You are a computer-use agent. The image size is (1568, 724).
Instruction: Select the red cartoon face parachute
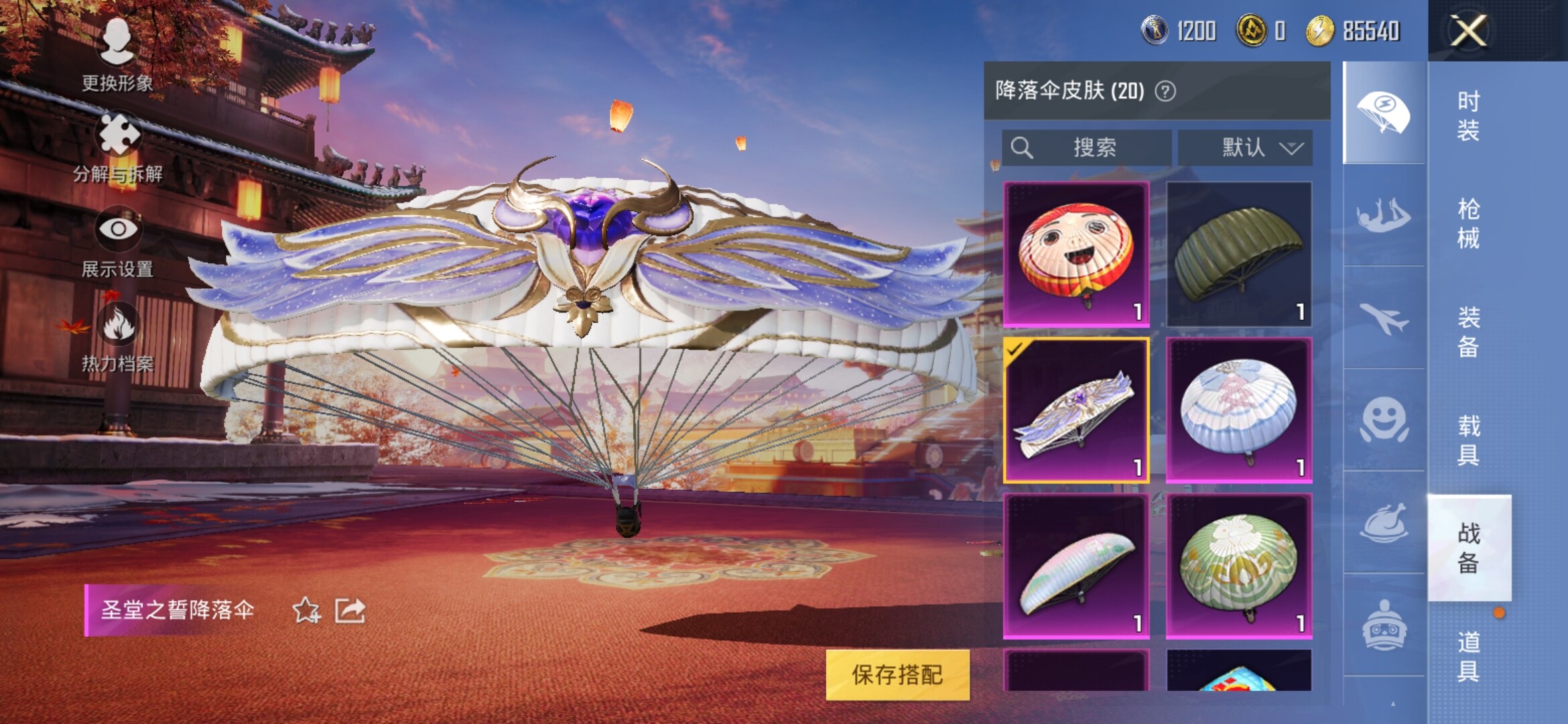[1076, 254]
